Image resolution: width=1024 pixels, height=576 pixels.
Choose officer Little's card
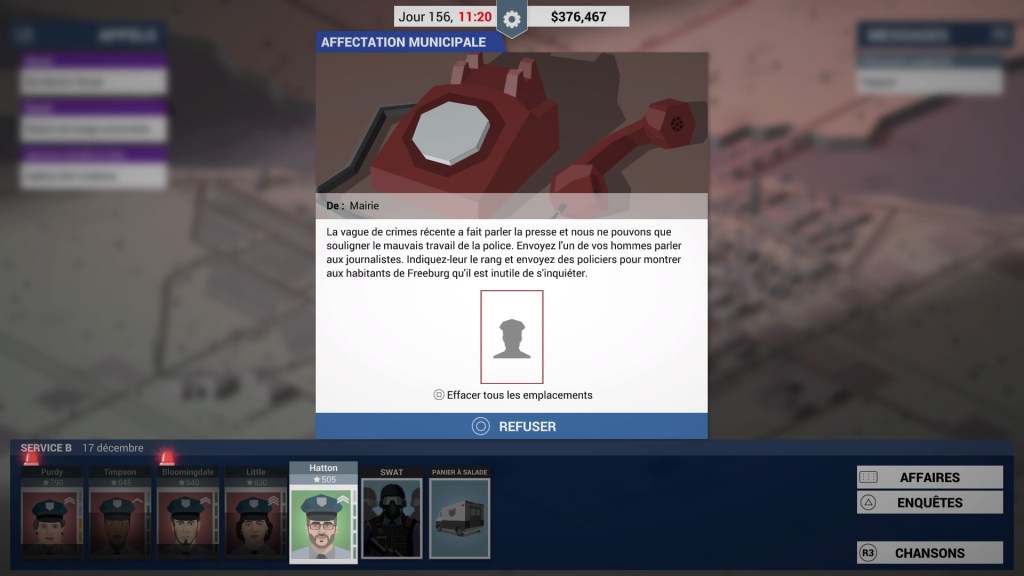click(x=255, y=512)
